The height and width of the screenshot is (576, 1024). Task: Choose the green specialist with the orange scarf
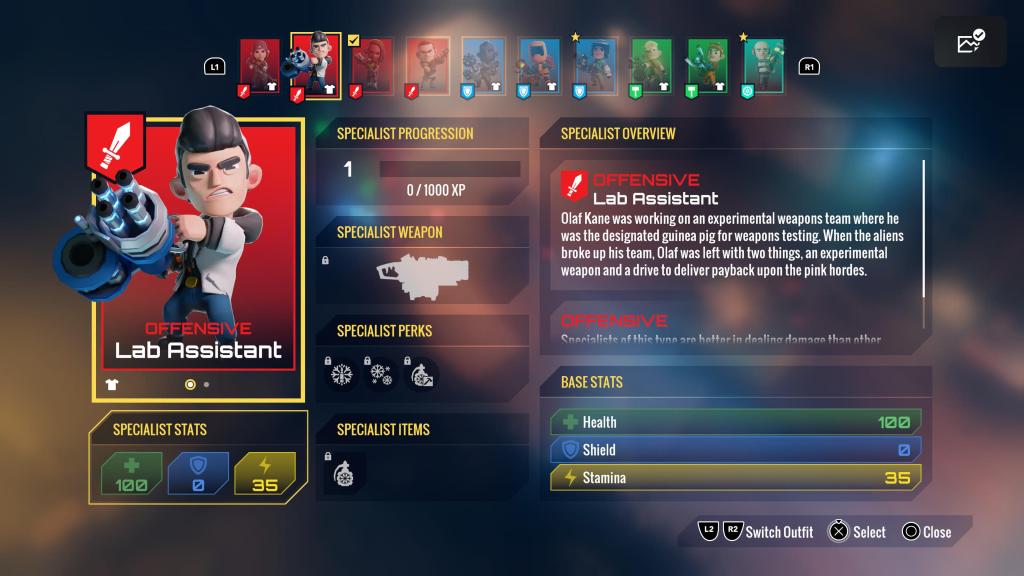coord(707,66)
